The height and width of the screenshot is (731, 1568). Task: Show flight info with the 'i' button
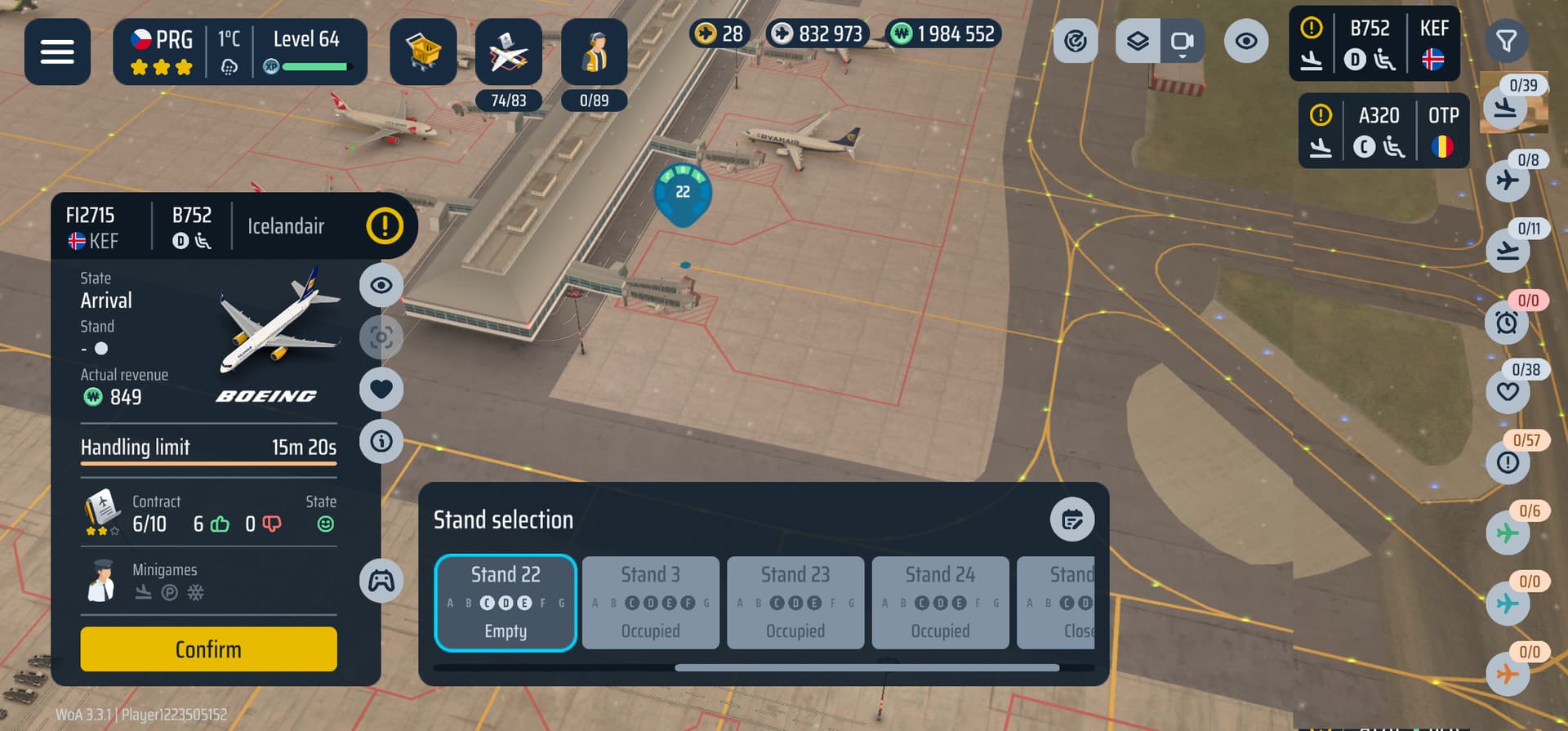(x=381, y=442)
